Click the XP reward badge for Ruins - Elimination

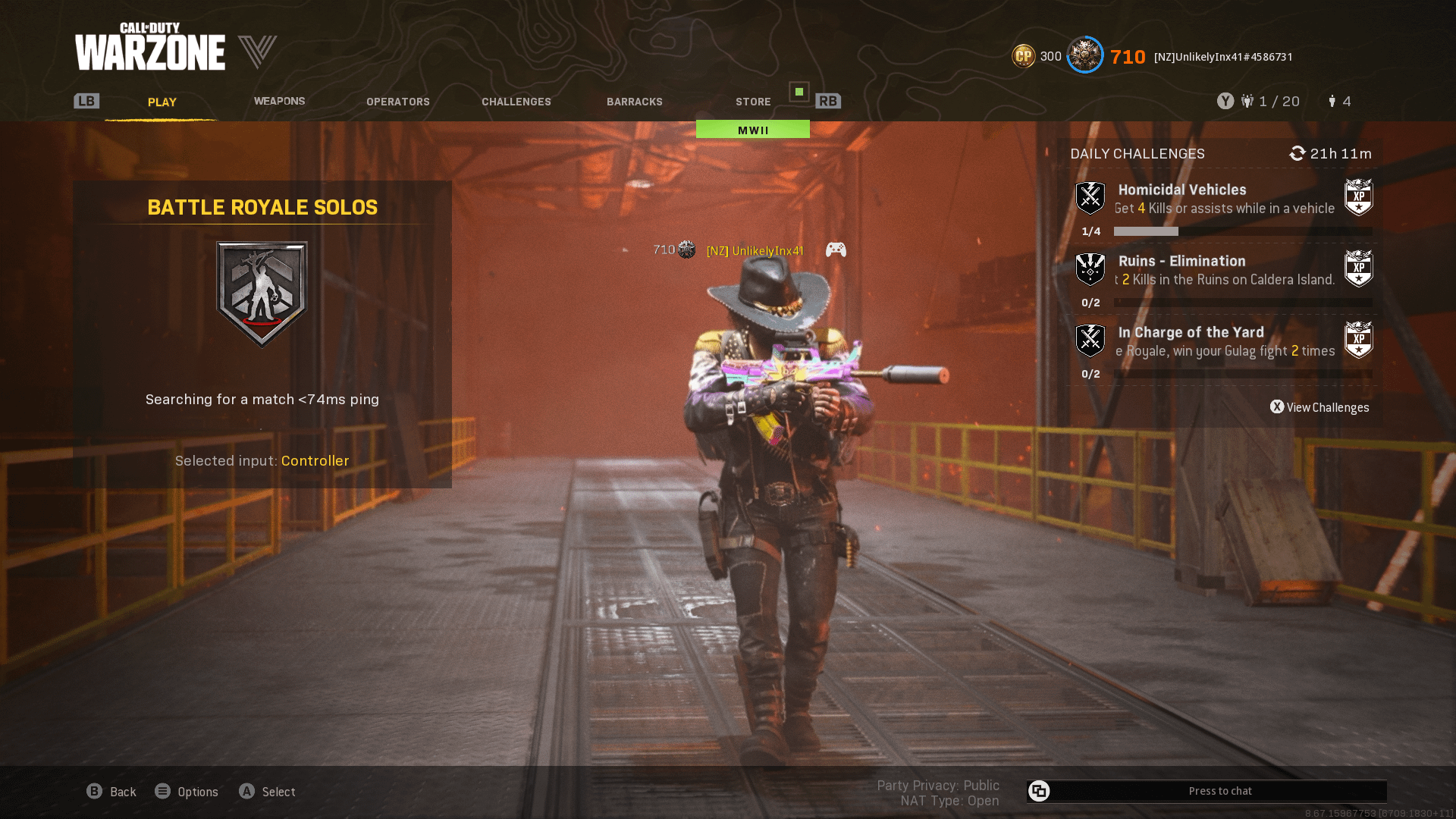click(x=1358, y=268)
